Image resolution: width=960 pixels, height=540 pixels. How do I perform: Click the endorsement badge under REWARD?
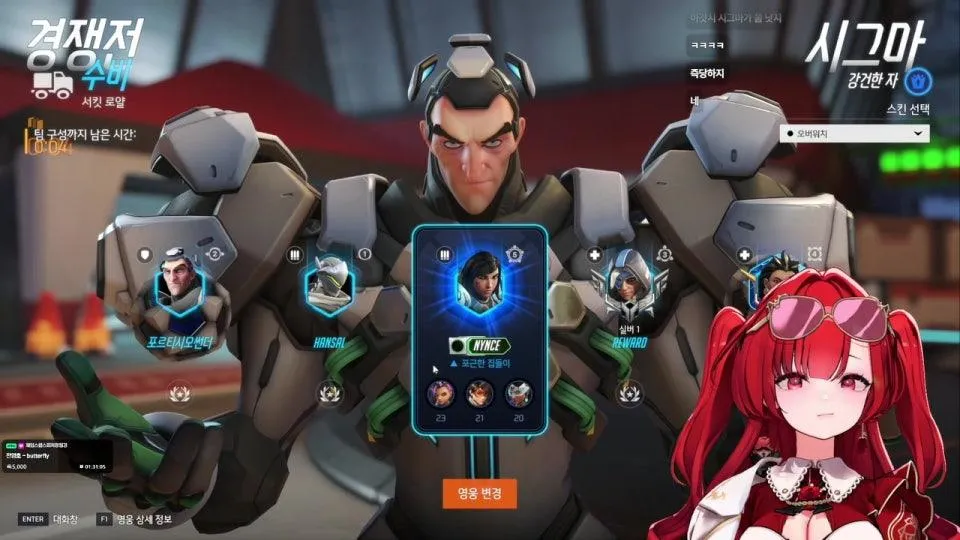coord(628,393)
